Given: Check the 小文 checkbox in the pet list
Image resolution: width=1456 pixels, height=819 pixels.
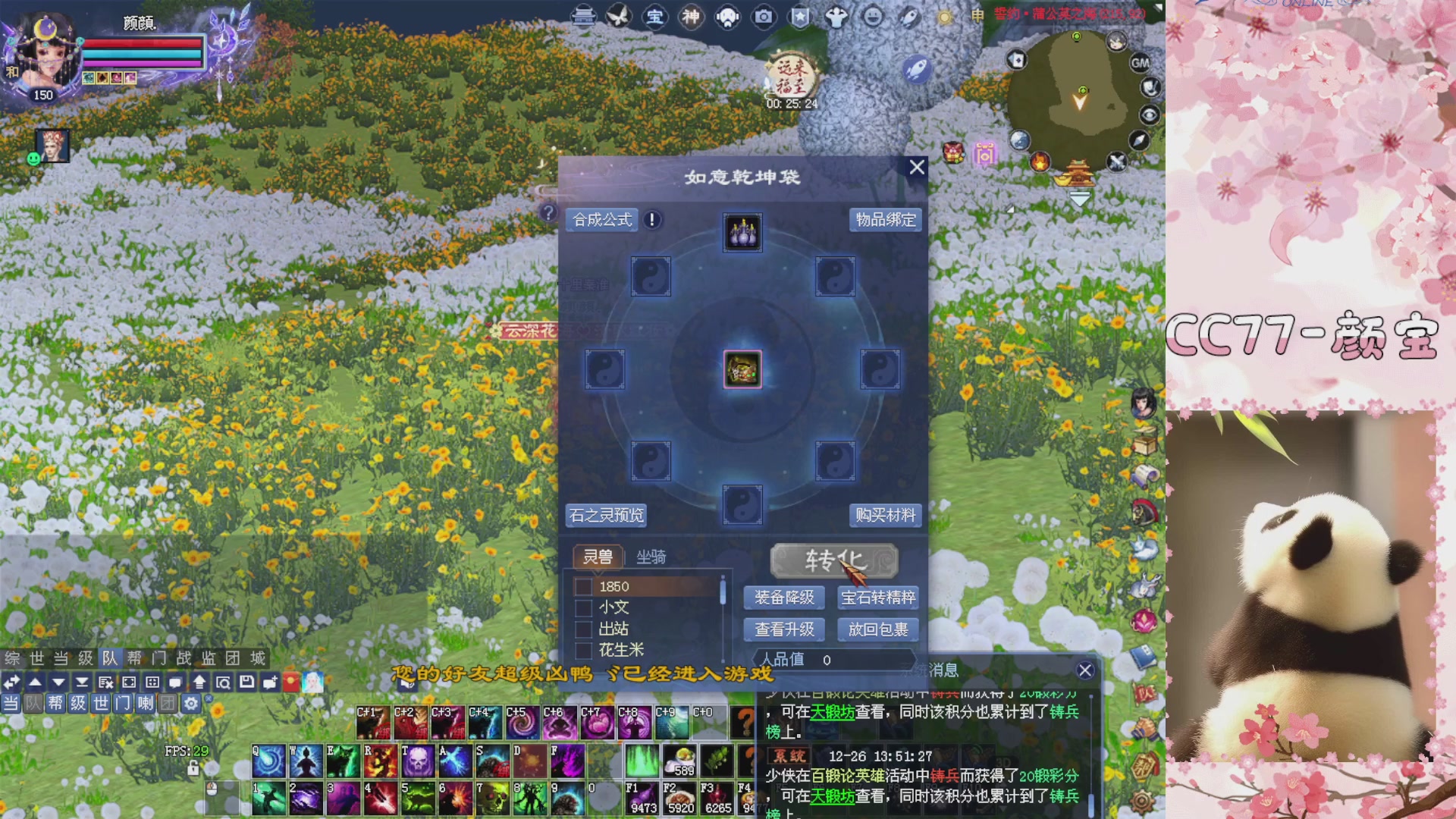Looking at the screenshot, I should pos(582,607).
